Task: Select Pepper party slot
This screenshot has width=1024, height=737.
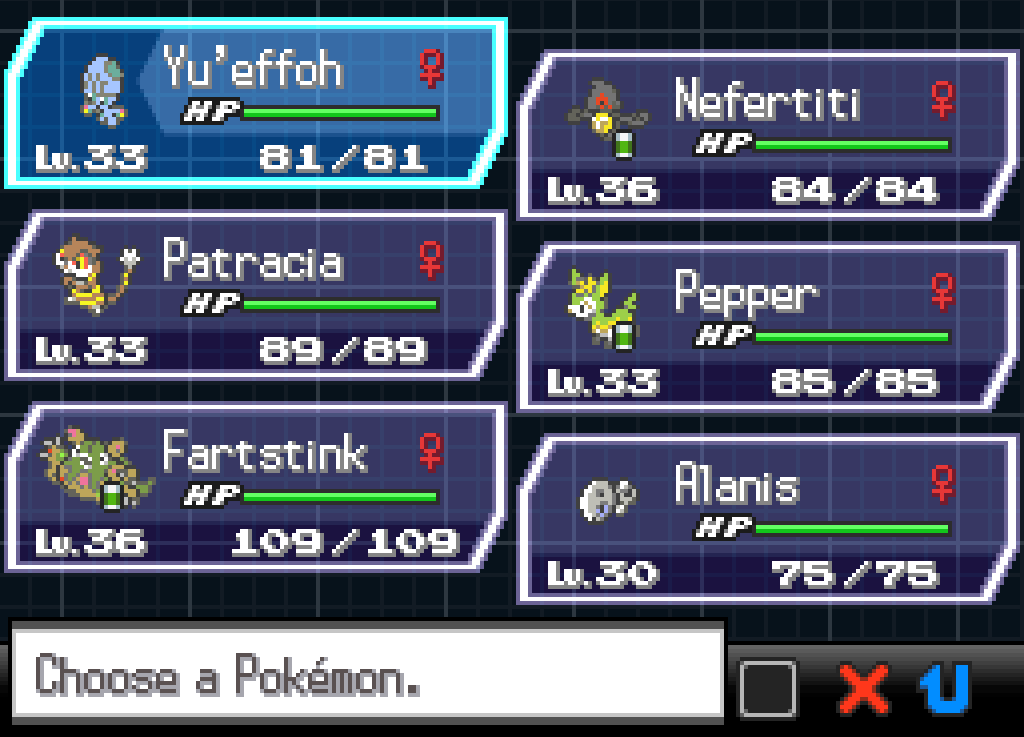Action: [x=765, y=327]
